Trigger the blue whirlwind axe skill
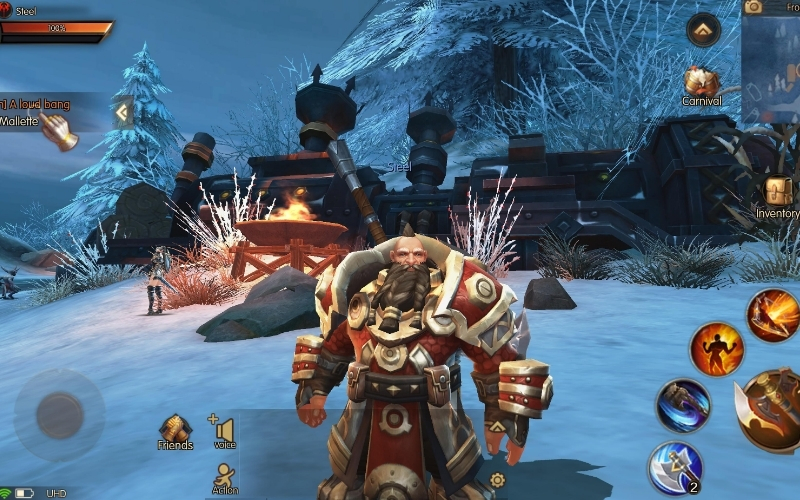This screenshot has width=800, height=500. 683,406
